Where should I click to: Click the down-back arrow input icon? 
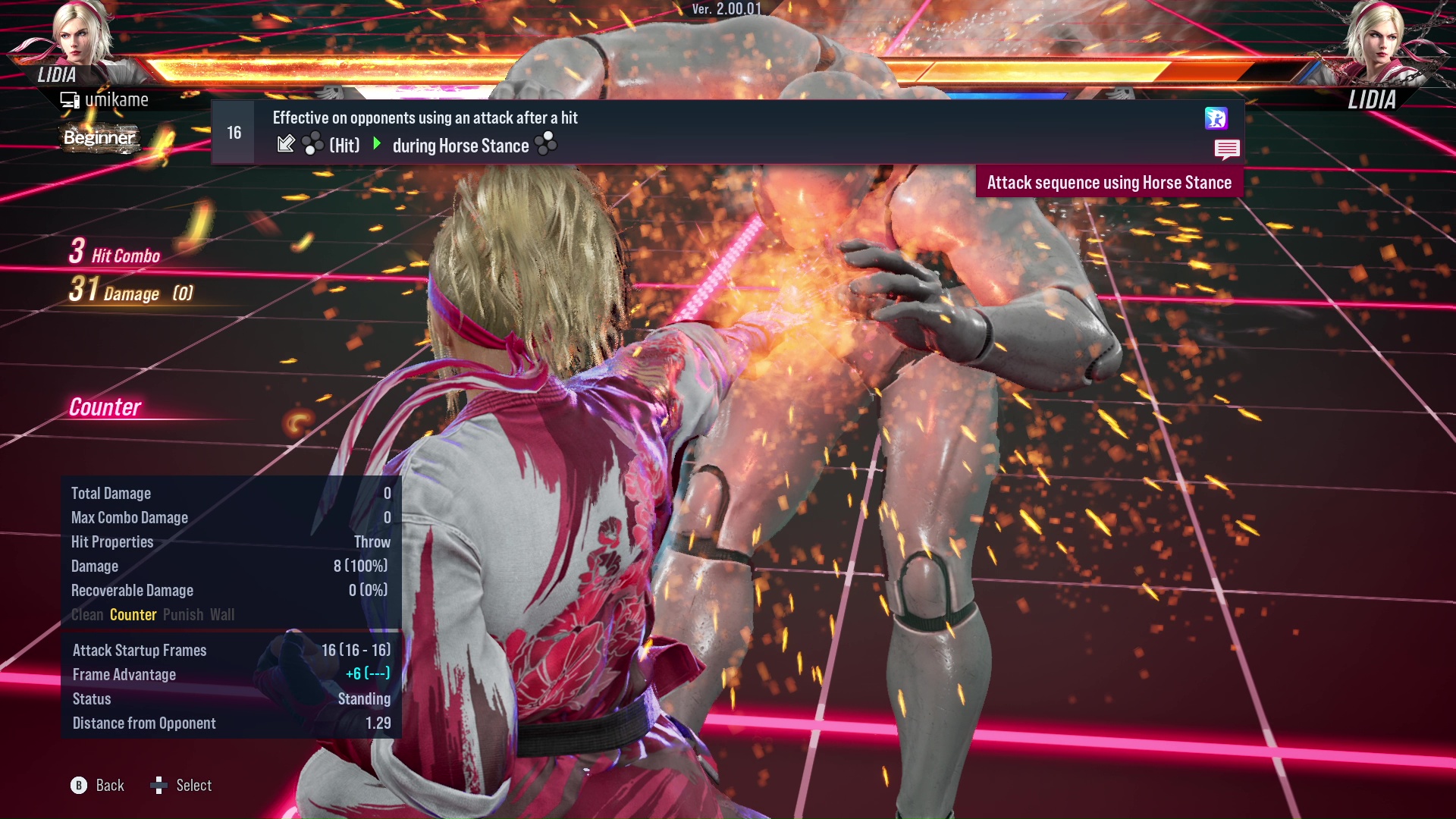coord(287,143)
